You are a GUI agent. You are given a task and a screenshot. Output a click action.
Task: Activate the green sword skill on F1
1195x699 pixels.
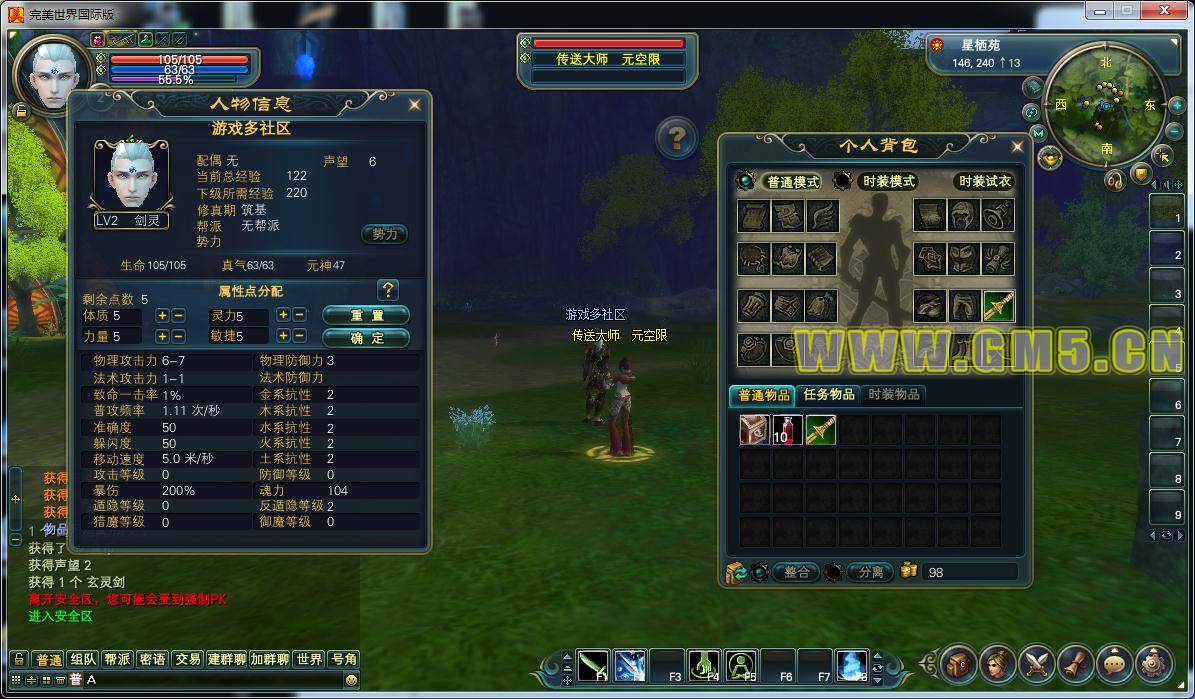(x=594, y=663)
